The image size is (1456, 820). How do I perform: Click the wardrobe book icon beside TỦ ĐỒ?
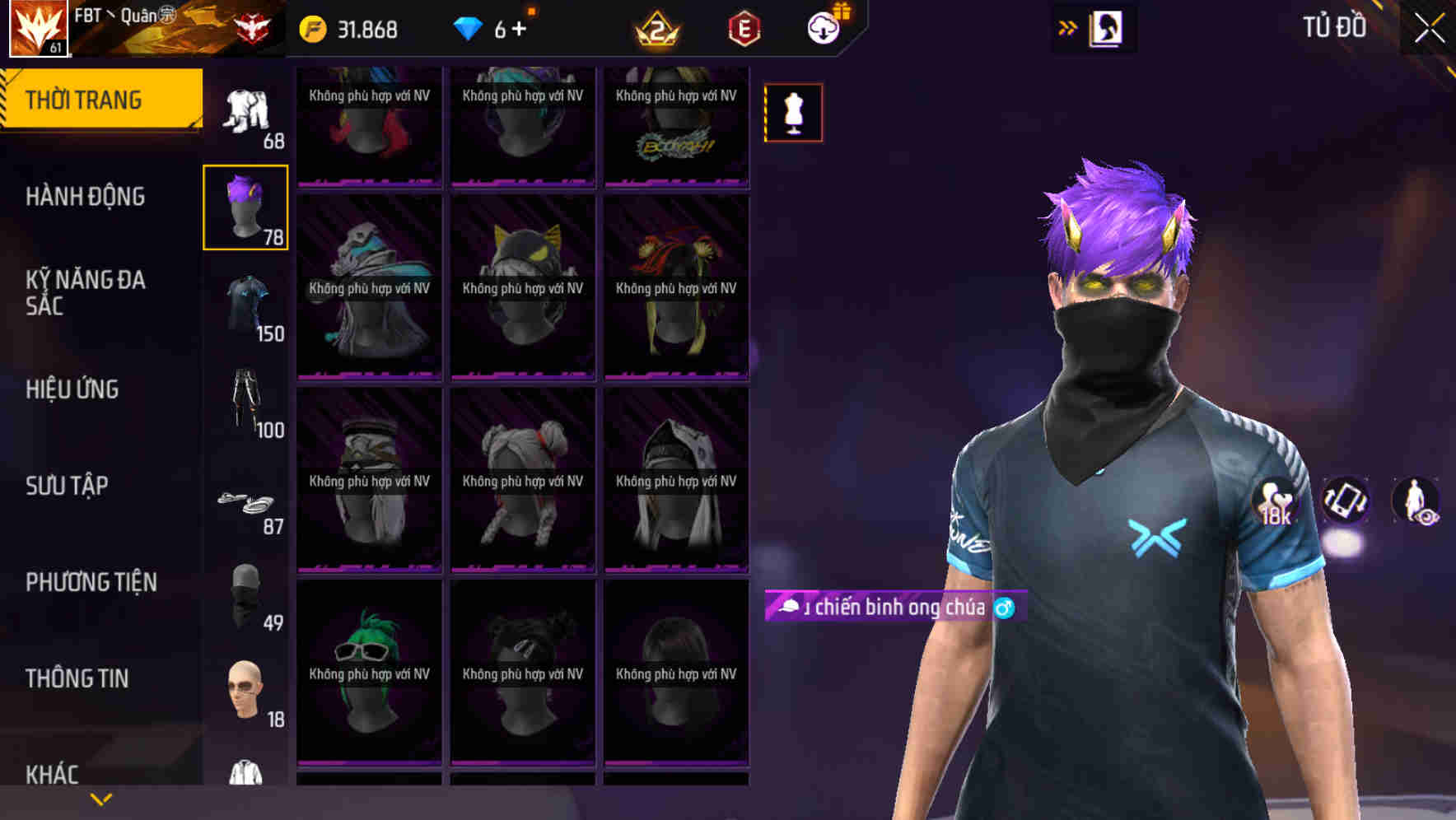click(1107, 27)
